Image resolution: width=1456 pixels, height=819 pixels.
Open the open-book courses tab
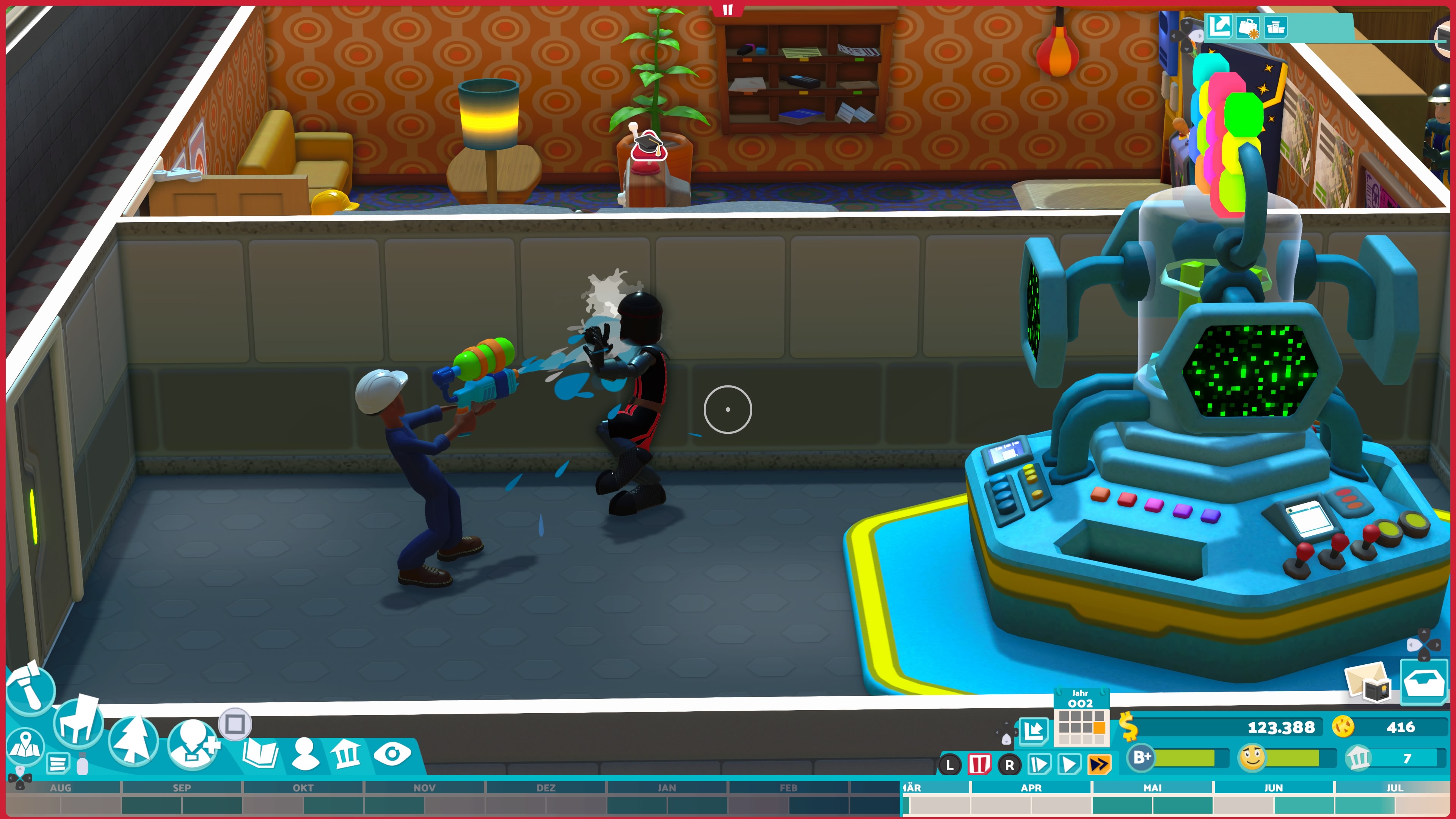[x=259, y=753]
